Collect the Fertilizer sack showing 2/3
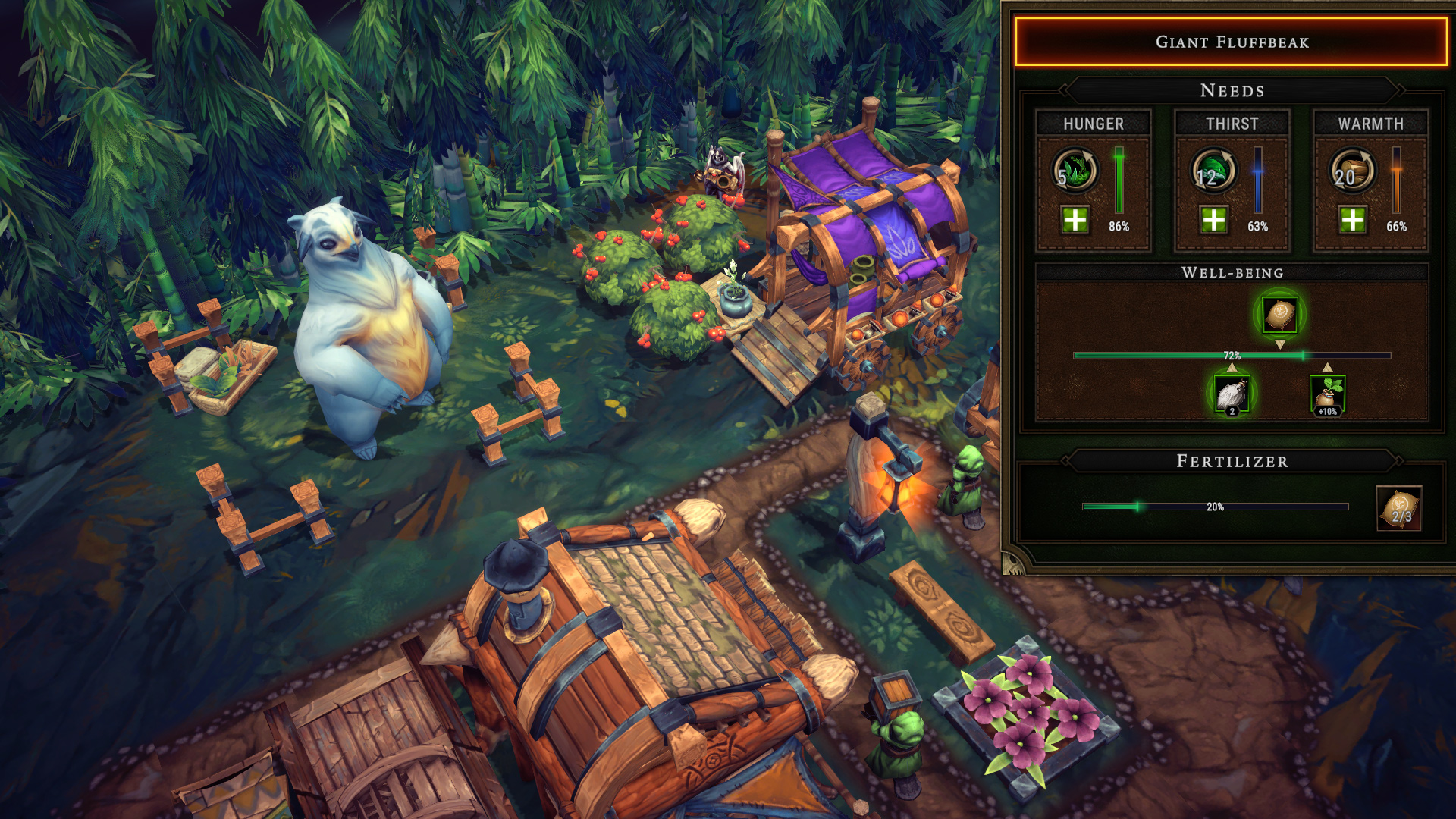Image resolution: width=1456 pixels, height=819 pixels. (x=1398, y=508)
